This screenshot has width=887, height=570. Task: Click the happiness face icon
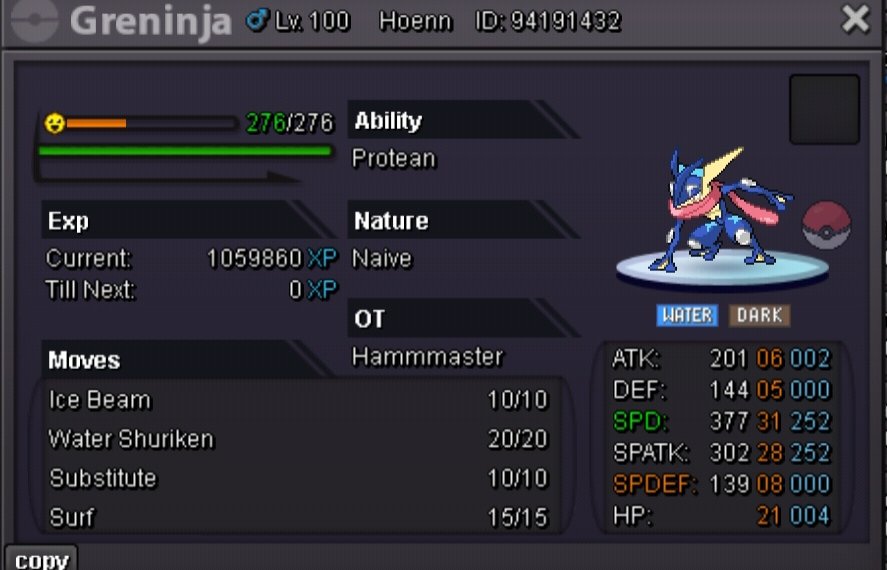[54, 123]
